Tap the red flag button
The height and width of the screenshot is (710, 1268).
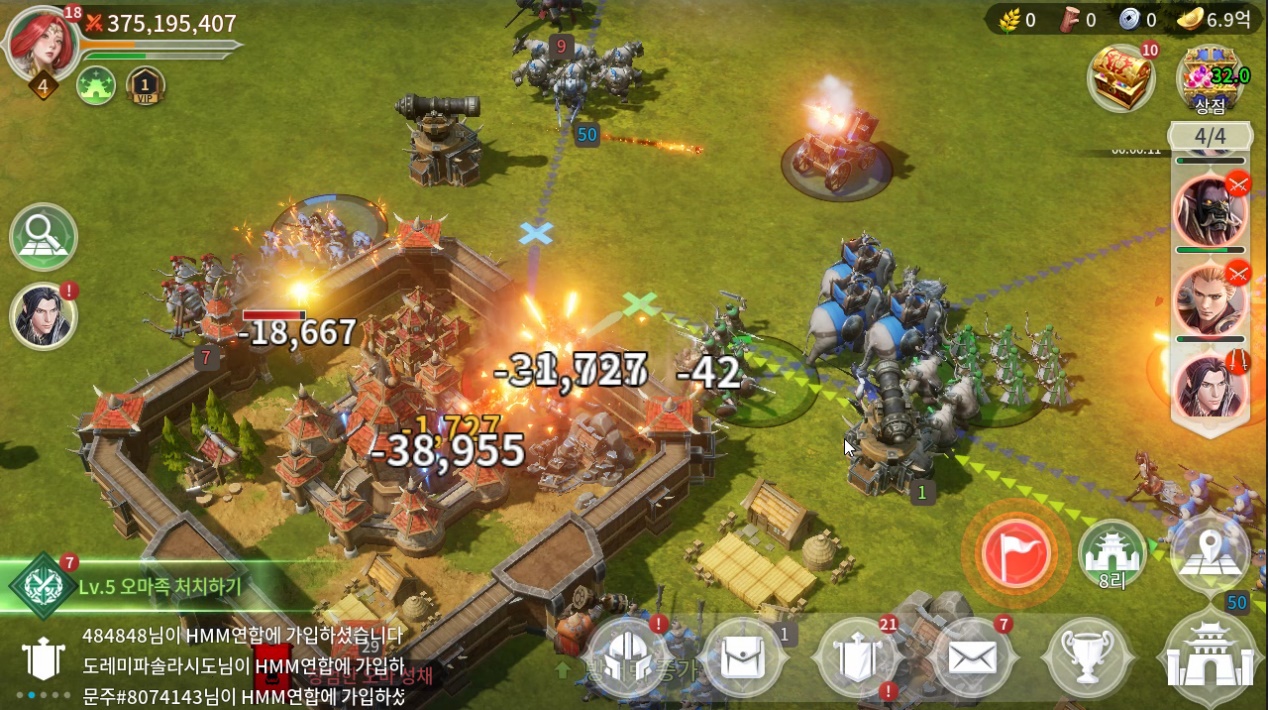[1015, 552]
